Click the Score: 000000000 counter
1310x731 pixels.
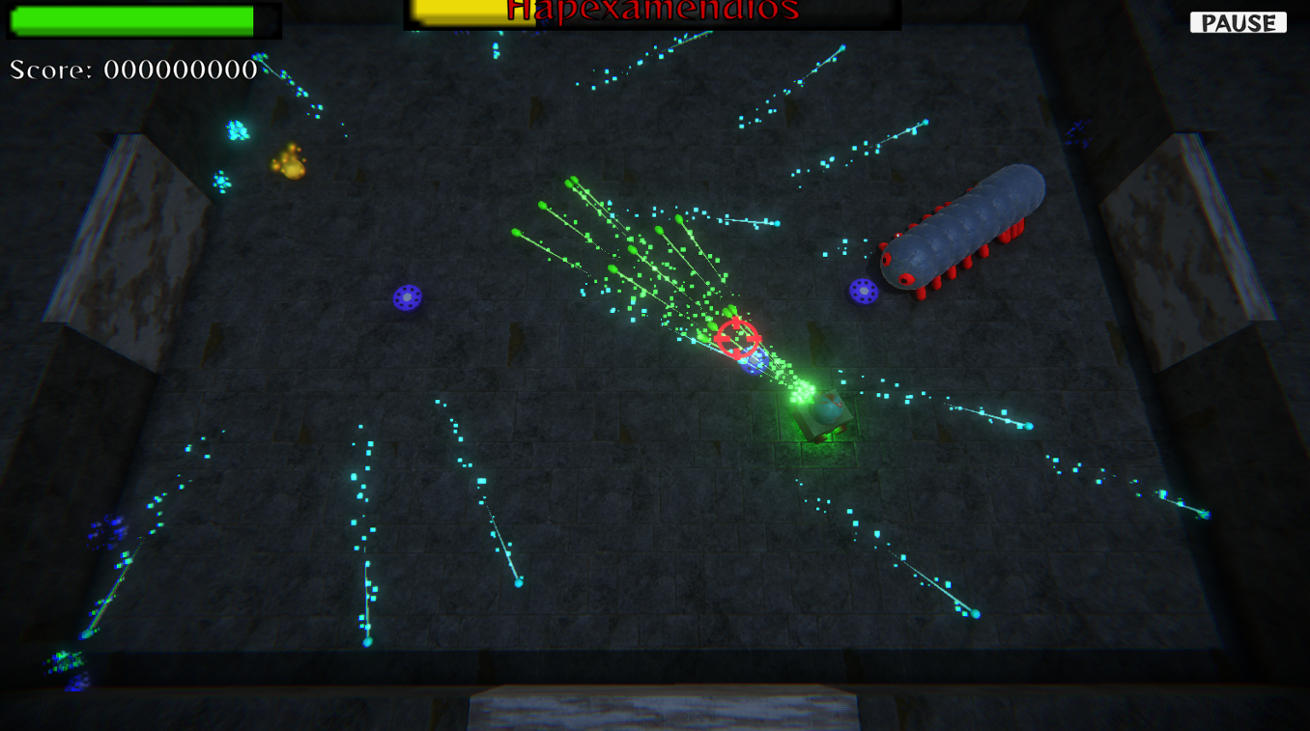click(x=133, y=70)
